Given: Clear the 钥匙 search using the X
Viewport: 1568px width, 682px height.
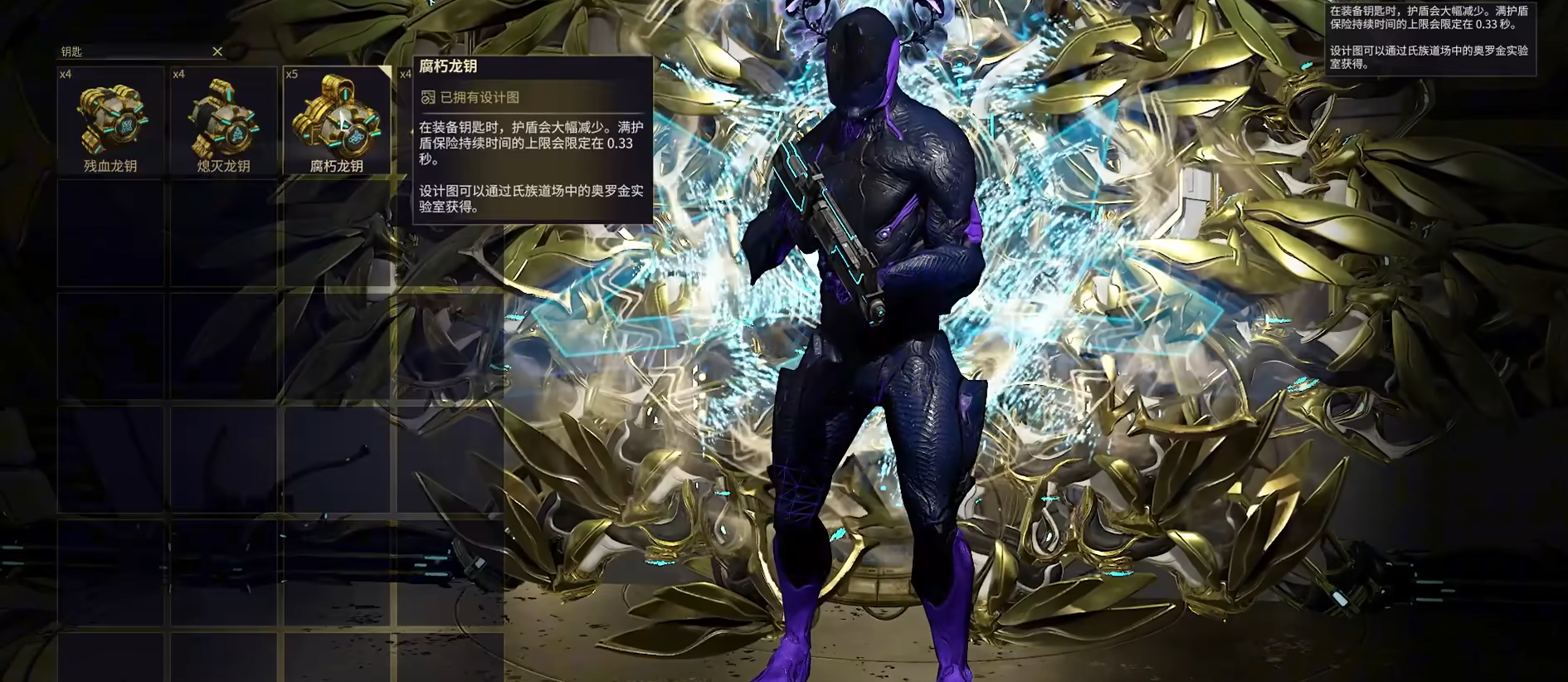Looking at the screenshot, I should [x=217, y=51].
